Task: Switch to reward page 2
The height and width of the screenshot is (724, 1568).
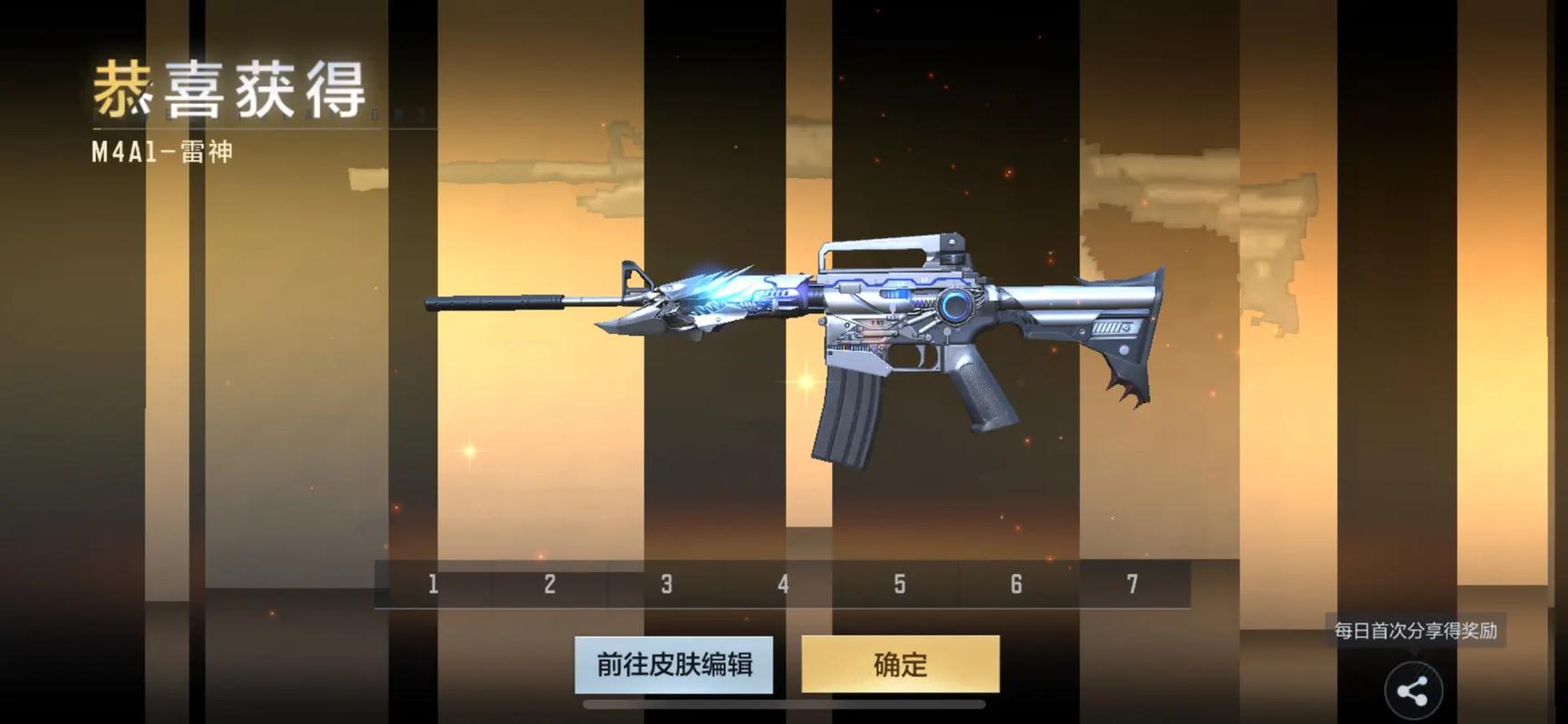Action: (549, 585)
